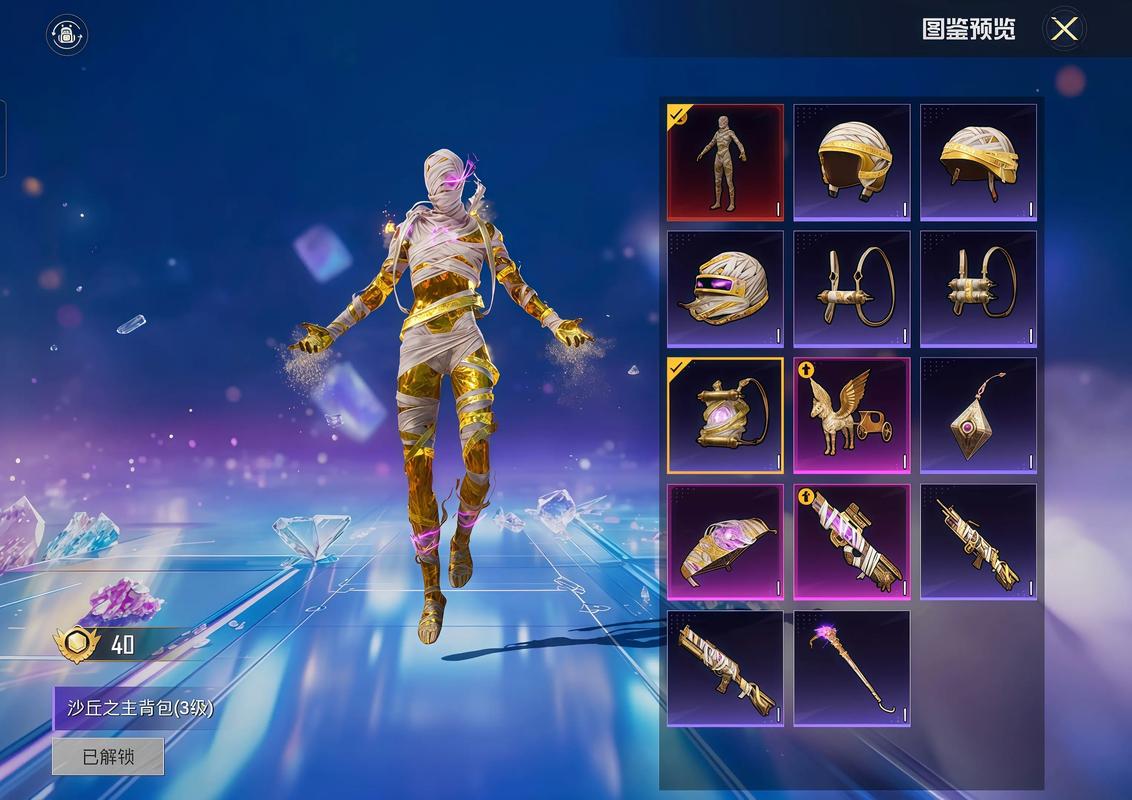Click the round character icon in top-left corner

click(67, 35)
